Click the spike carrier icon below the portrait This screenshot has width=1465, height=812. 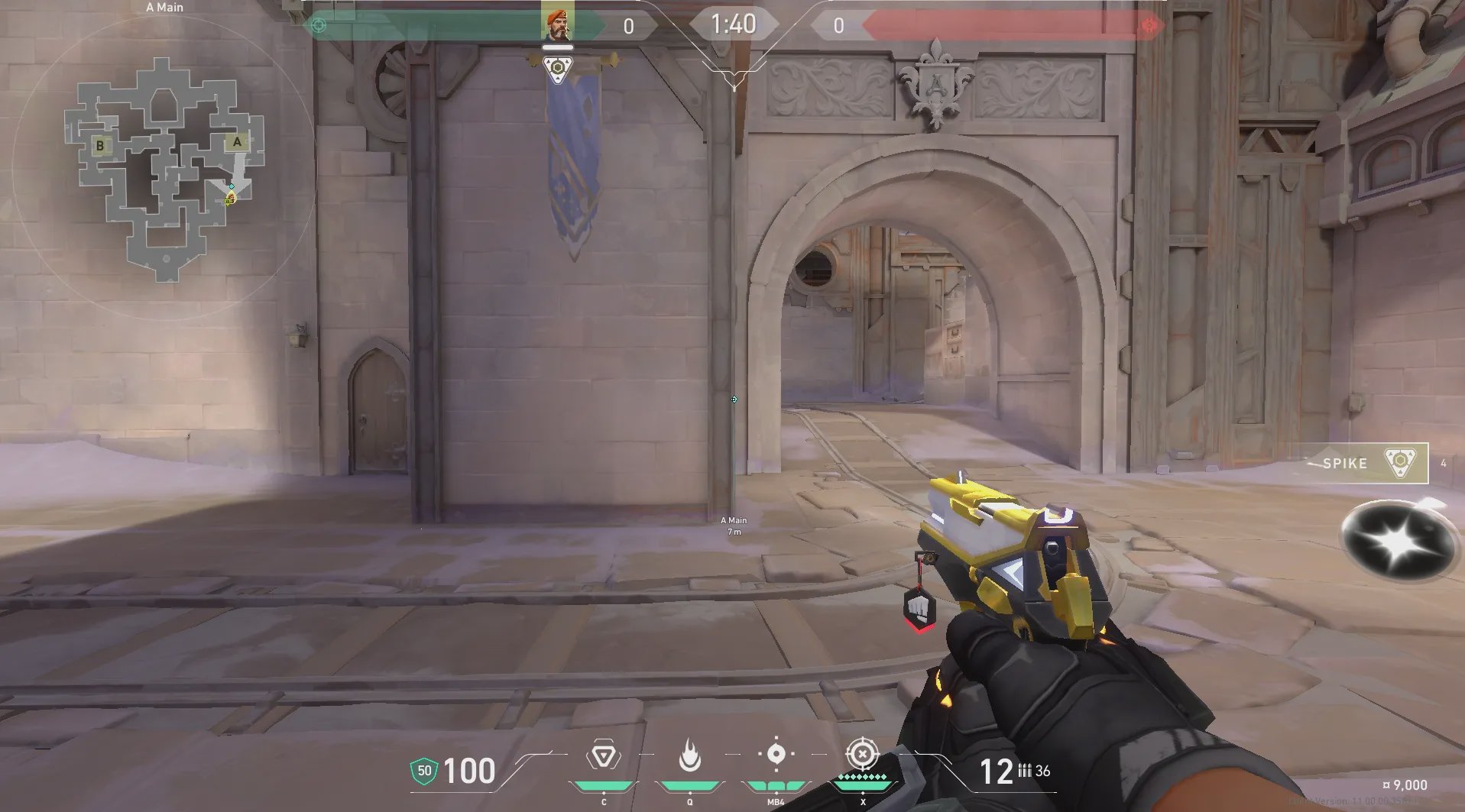coord(558,69)
